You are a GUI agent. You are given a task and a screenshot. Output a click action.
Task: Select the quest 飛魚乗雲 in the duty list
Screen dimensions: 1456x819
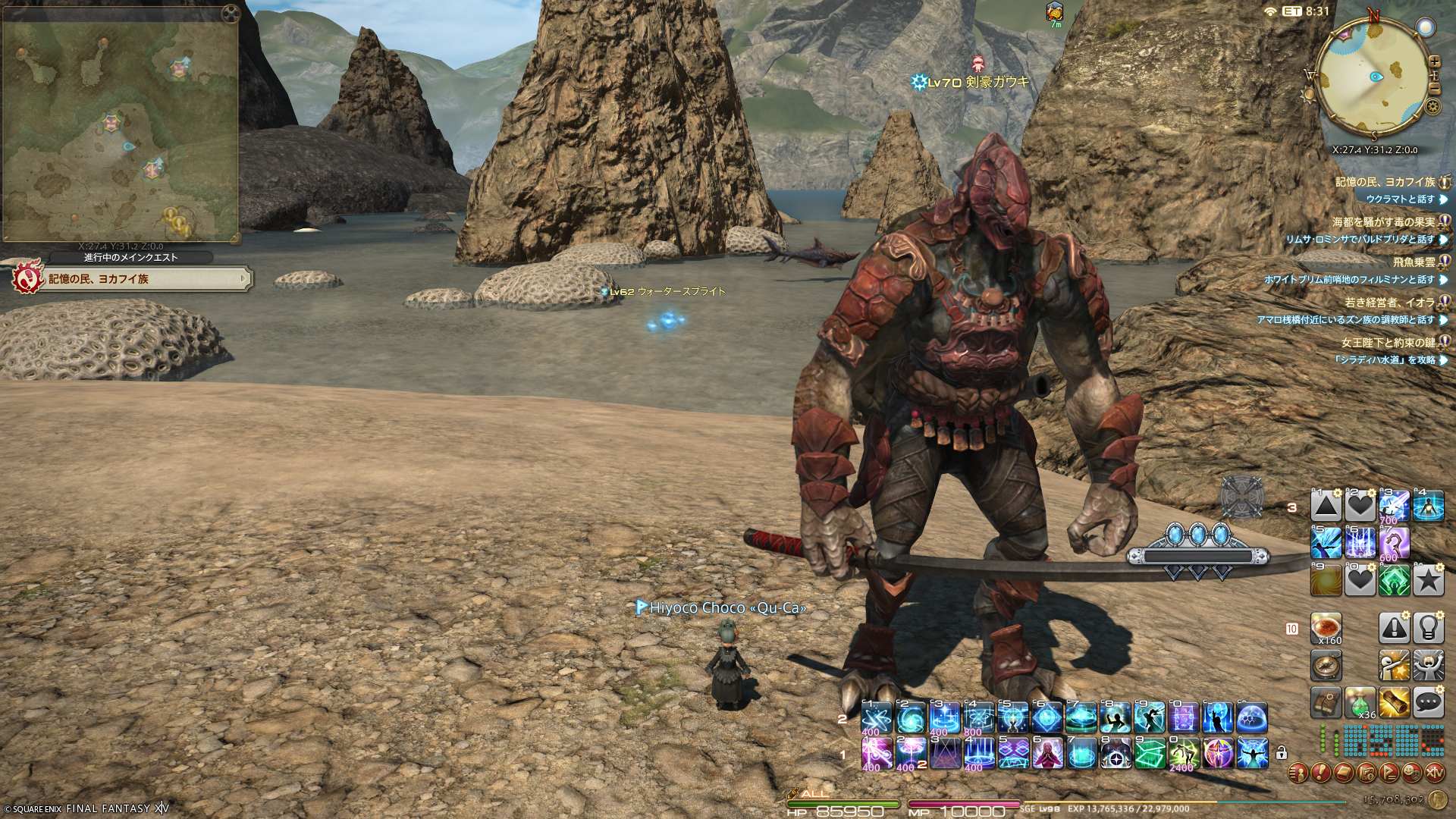(x=1414, y=262)
